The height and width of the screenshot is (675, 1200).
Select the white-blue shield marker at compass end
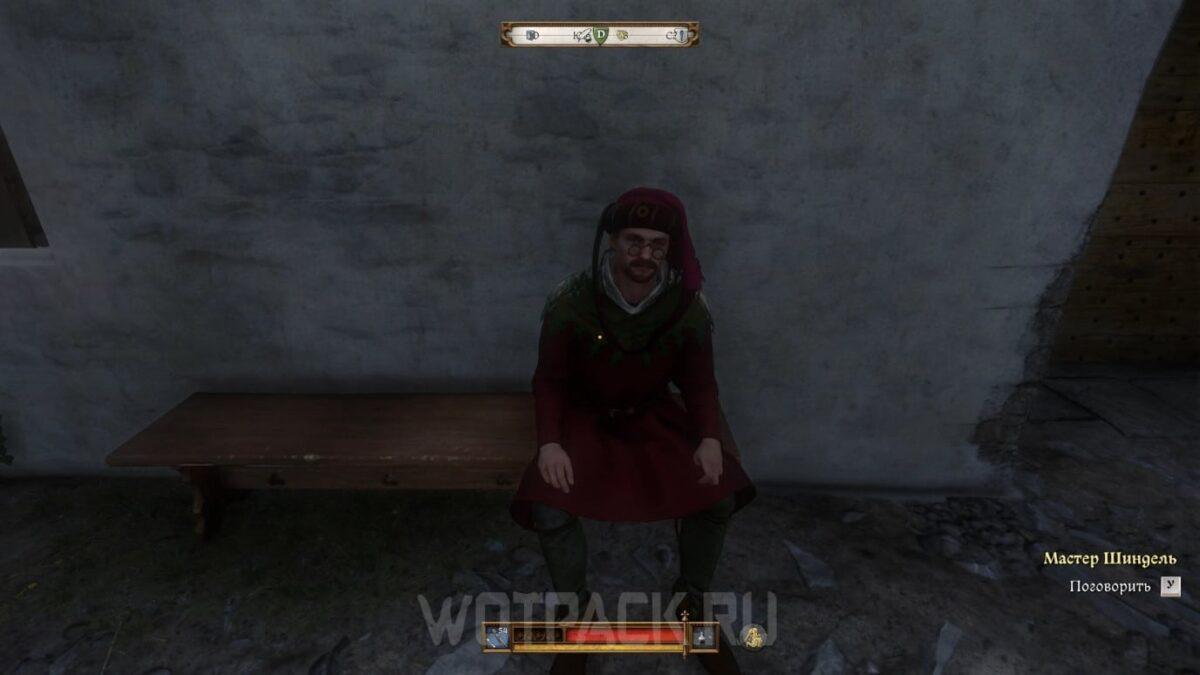(x=681, y=35)
